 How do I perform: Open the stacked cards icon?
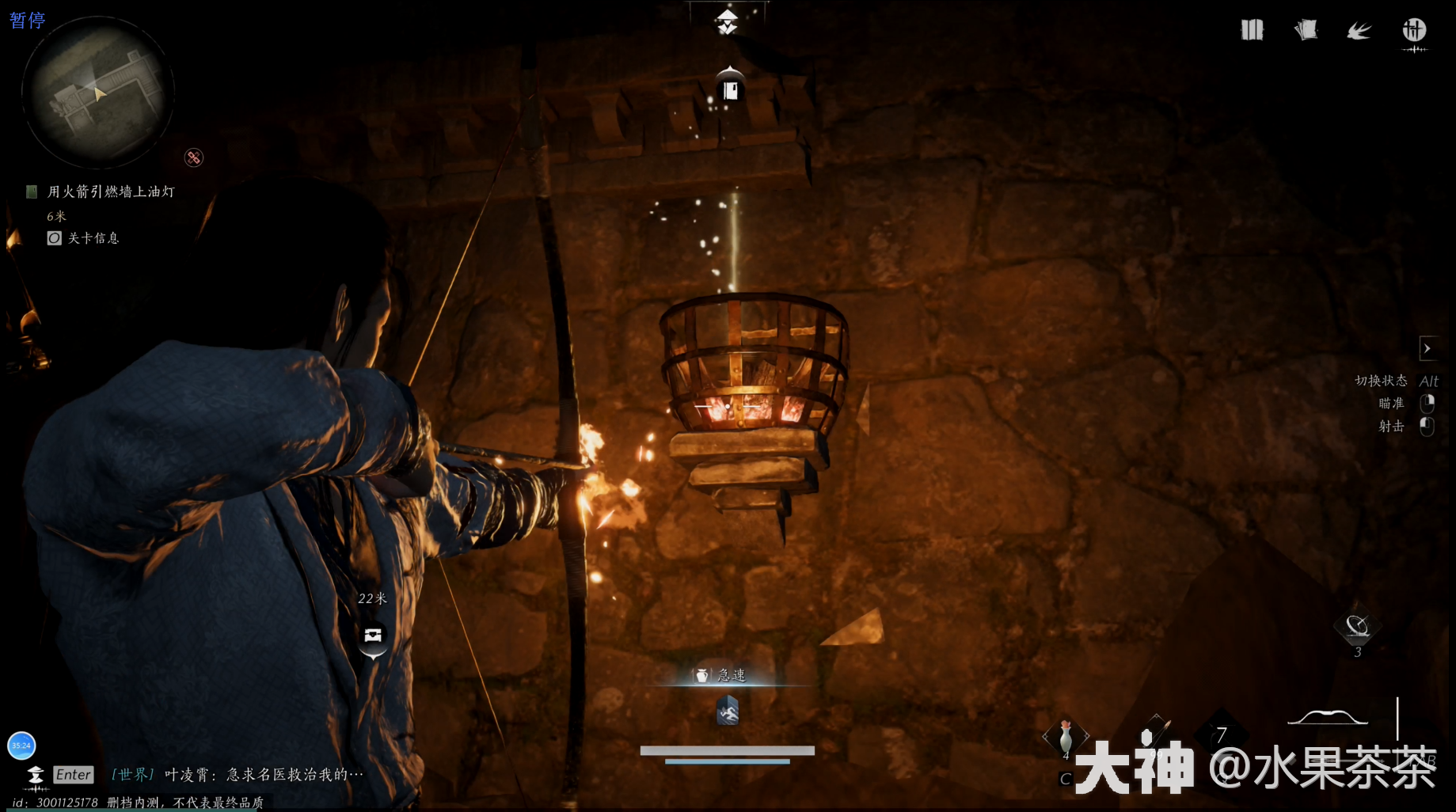1306,31
